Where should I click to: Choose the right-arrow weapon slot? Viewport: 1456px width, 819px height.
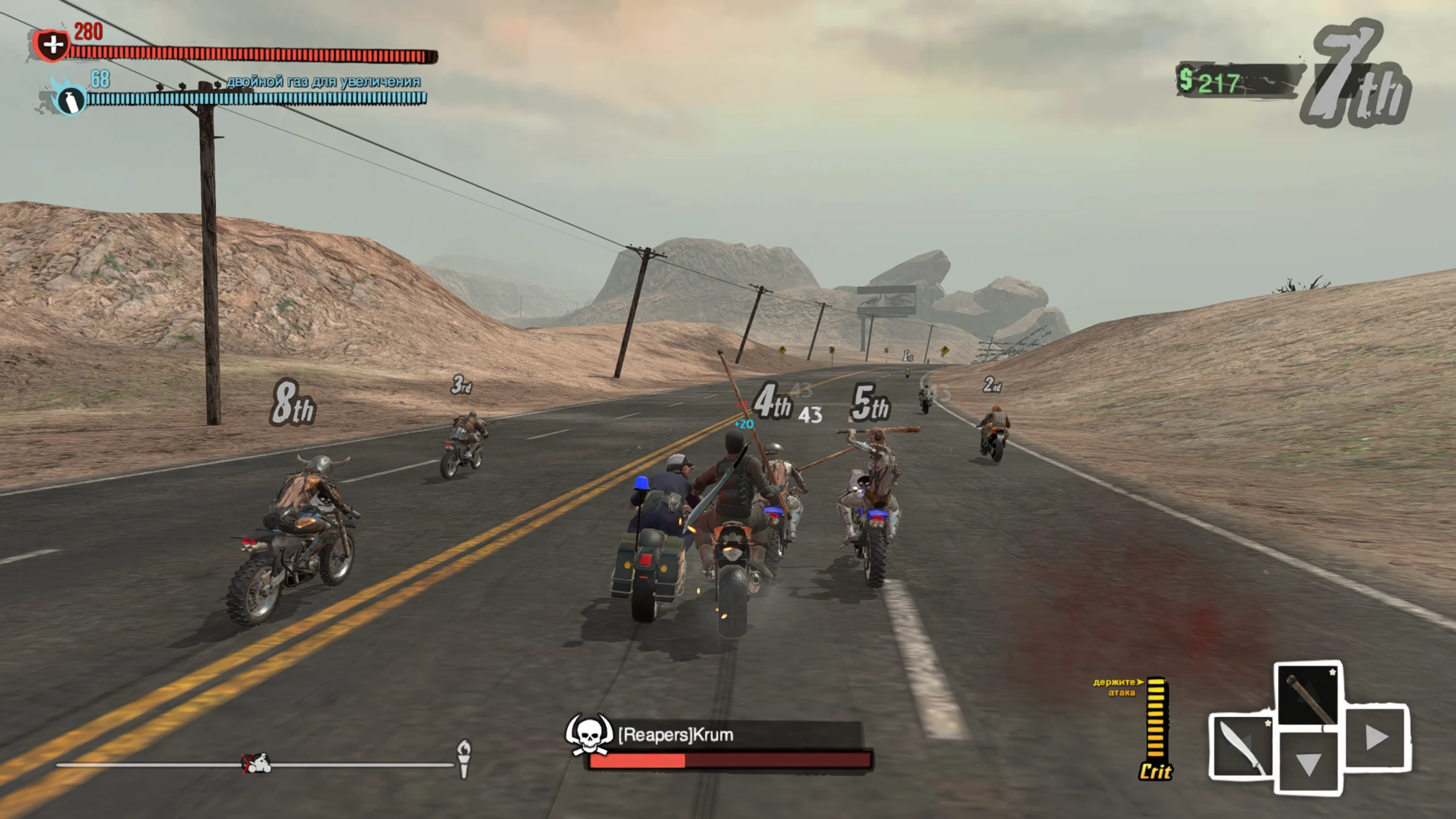(1376, 738)
